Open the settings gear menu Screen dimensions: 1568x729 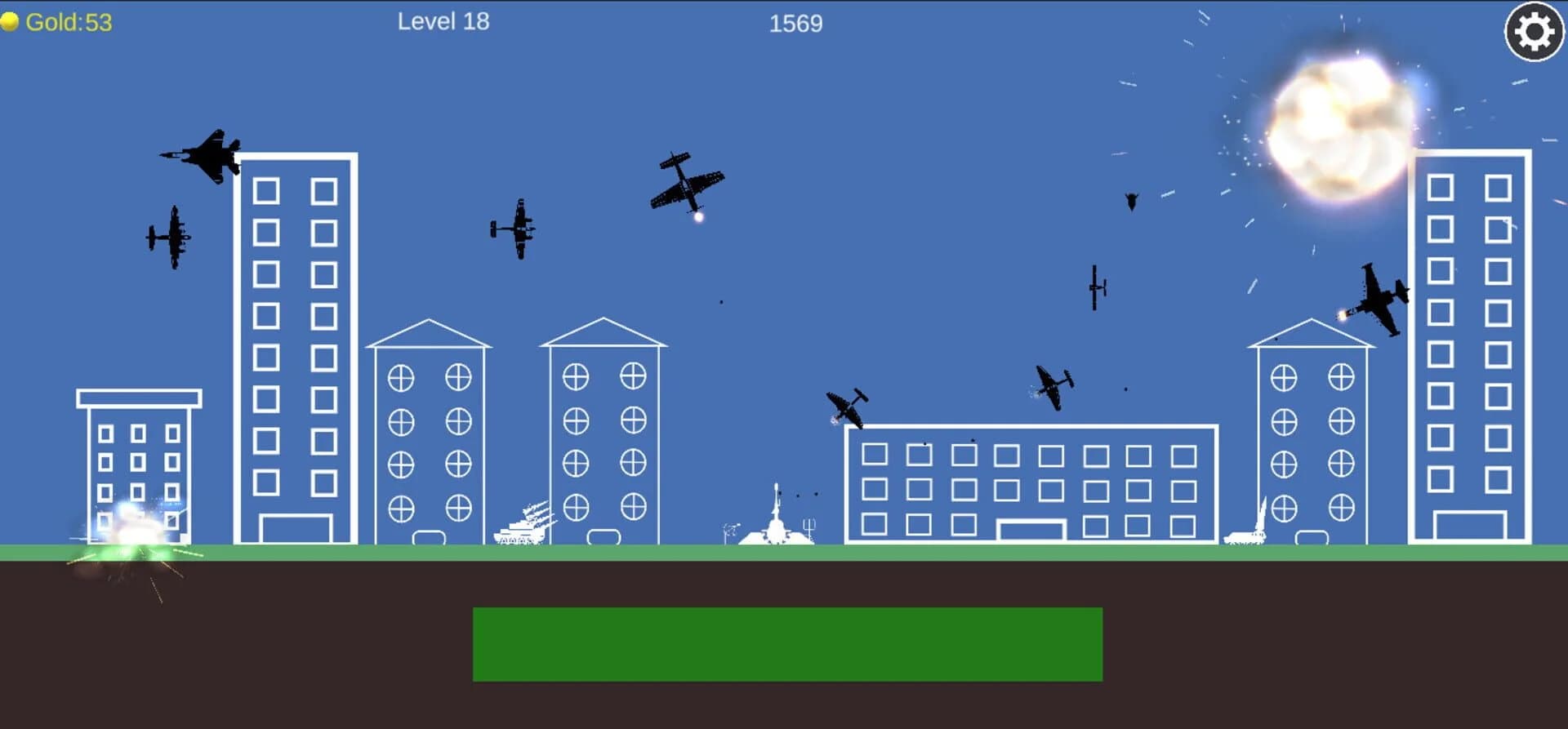[x=1533, y=33]
